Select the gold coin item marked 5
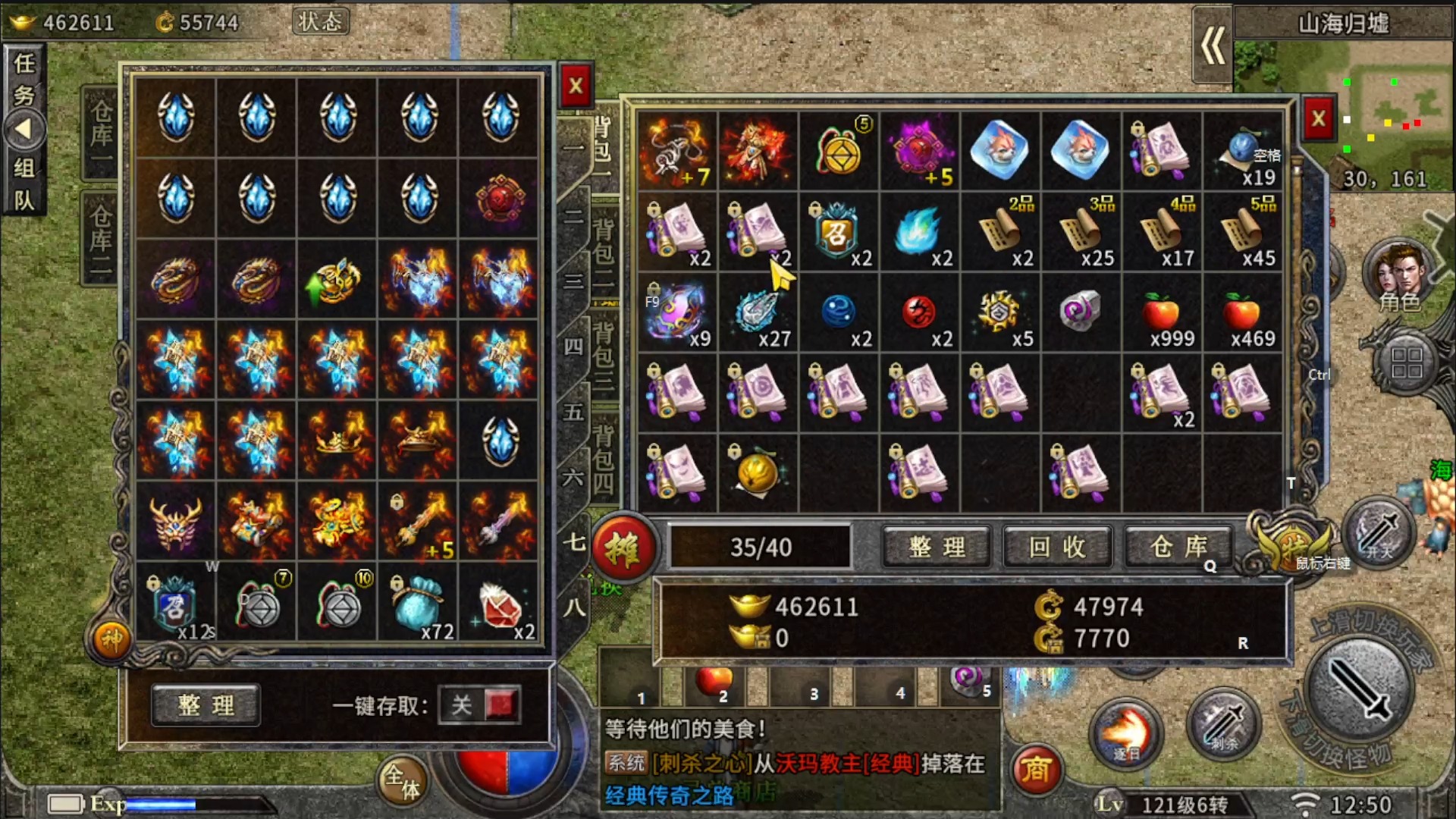This screenshot has height=819, width=1456. [839, 151]
